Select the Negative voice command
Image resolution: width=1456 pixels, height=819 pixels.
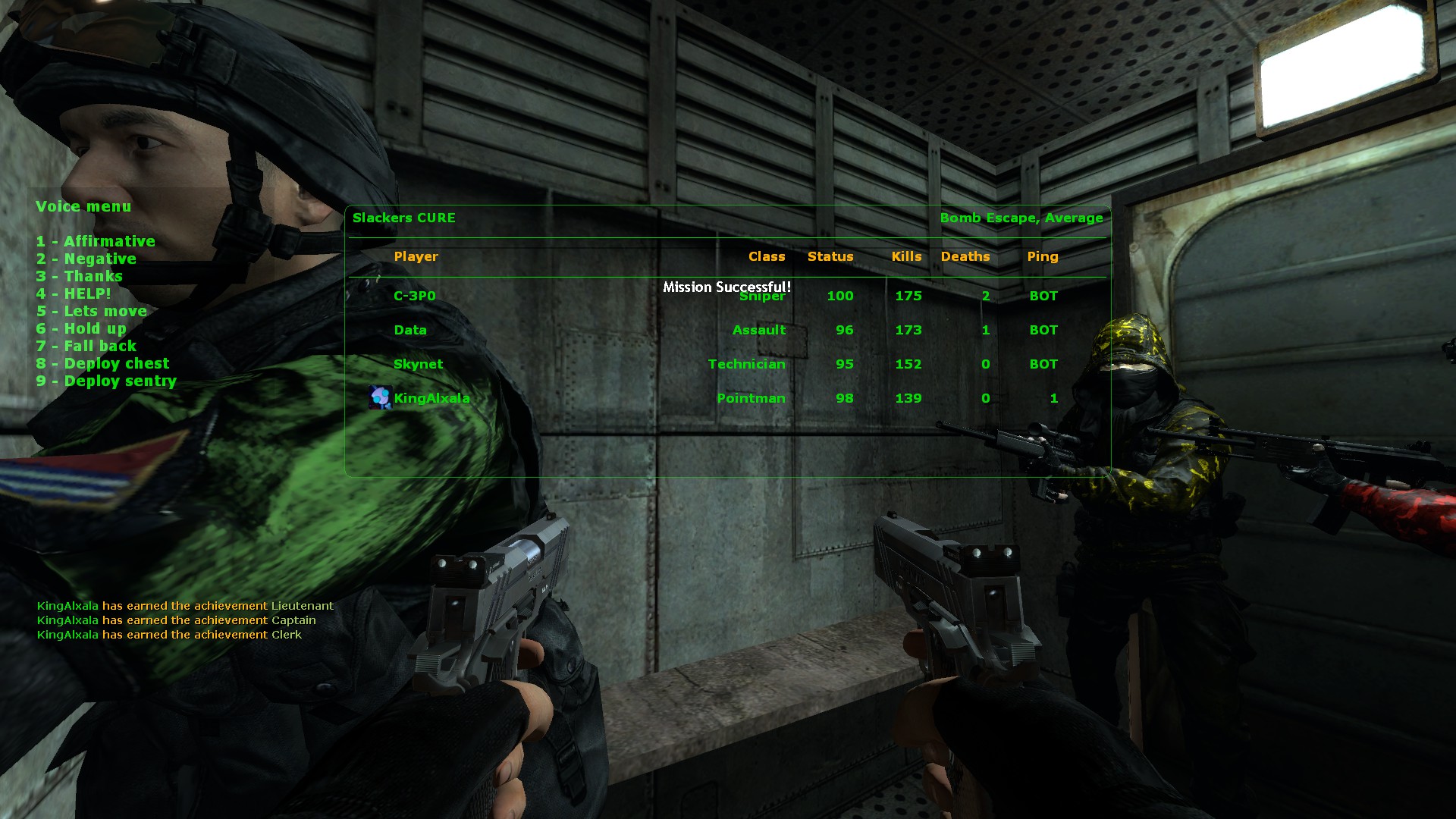(86, 259)
